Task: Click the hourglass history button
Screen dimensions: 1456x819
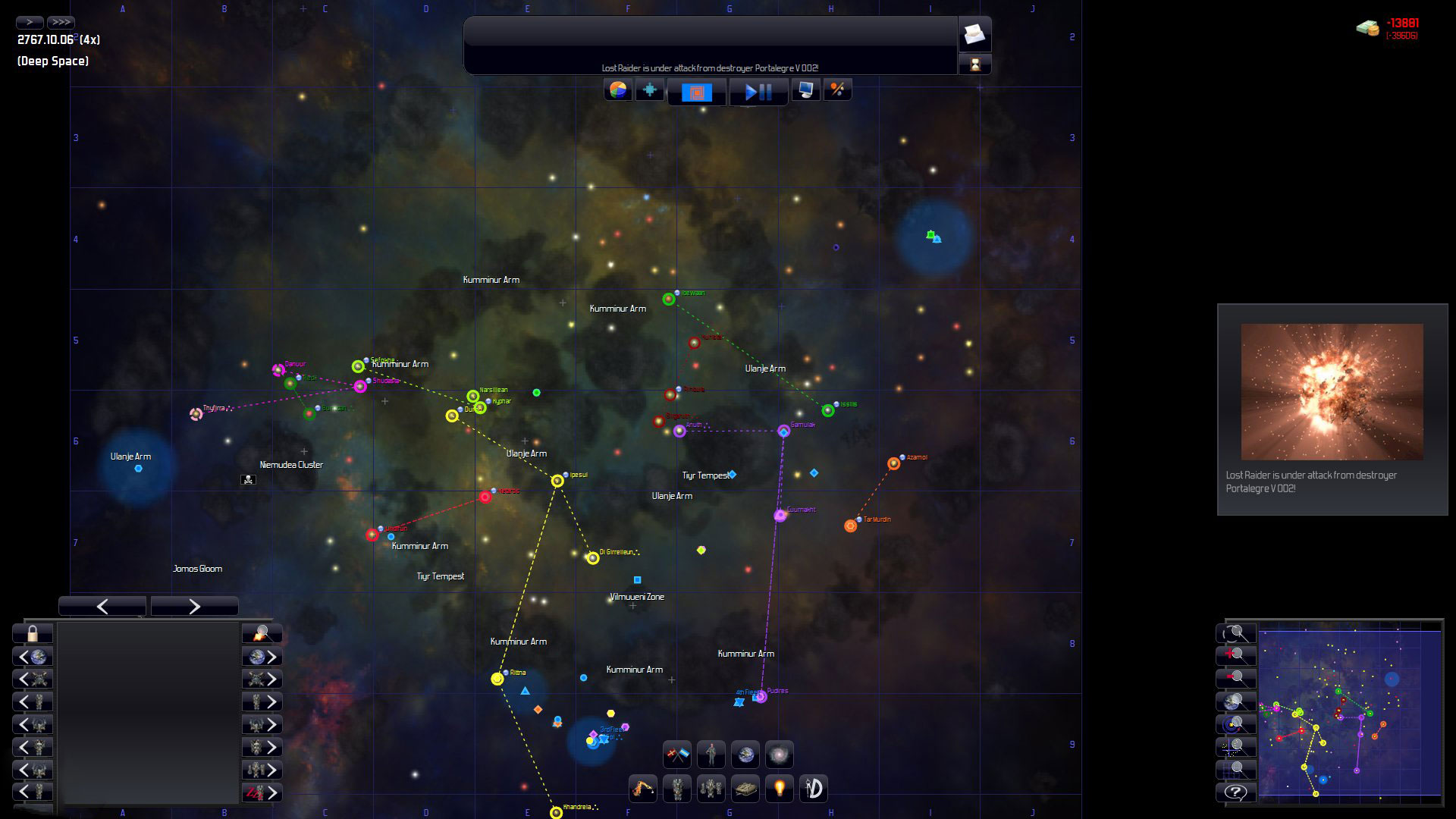Action: pos(974,64)
